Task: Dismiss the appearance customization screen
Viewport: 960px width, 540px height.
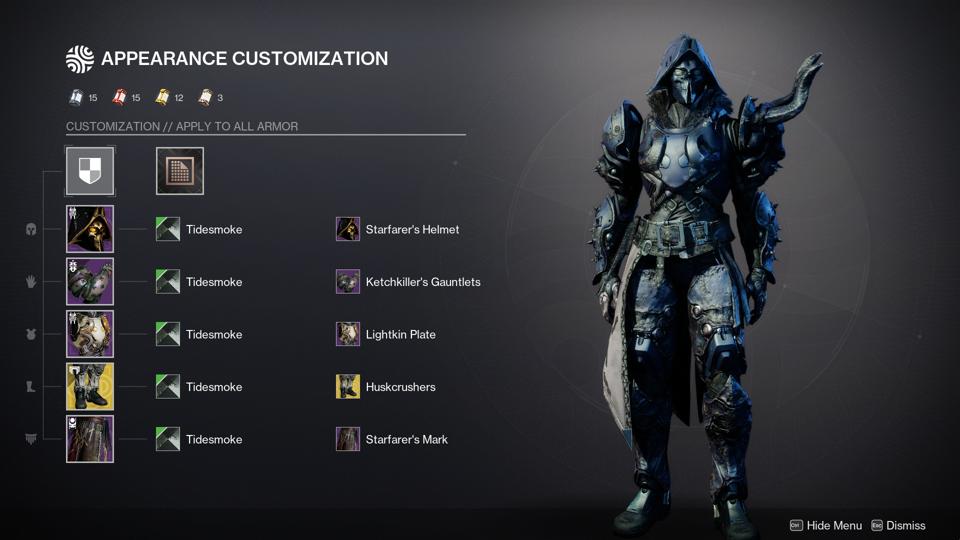Action: (898, 525)
